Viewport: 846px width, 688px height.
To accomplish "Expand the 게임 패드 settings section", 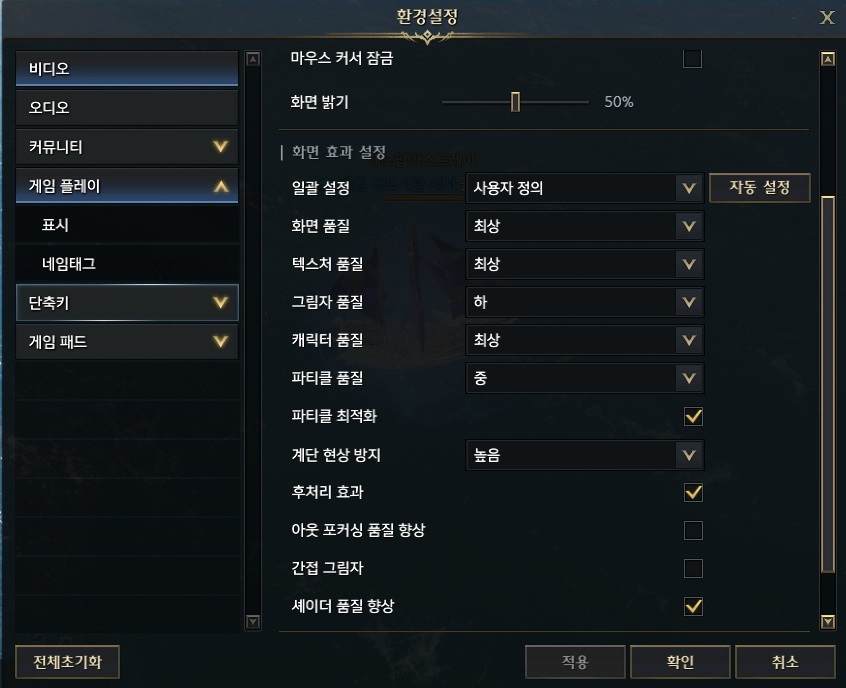I will 127,342.
